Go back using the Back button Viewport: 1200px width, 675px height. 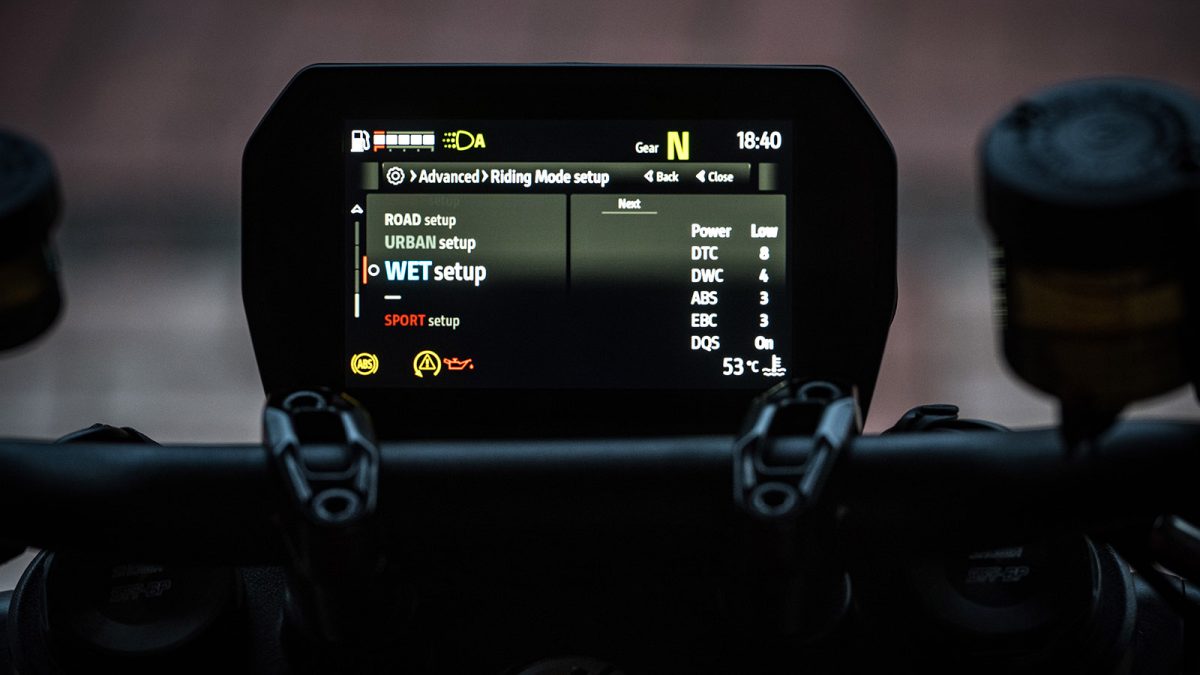[x=662, y=177]
